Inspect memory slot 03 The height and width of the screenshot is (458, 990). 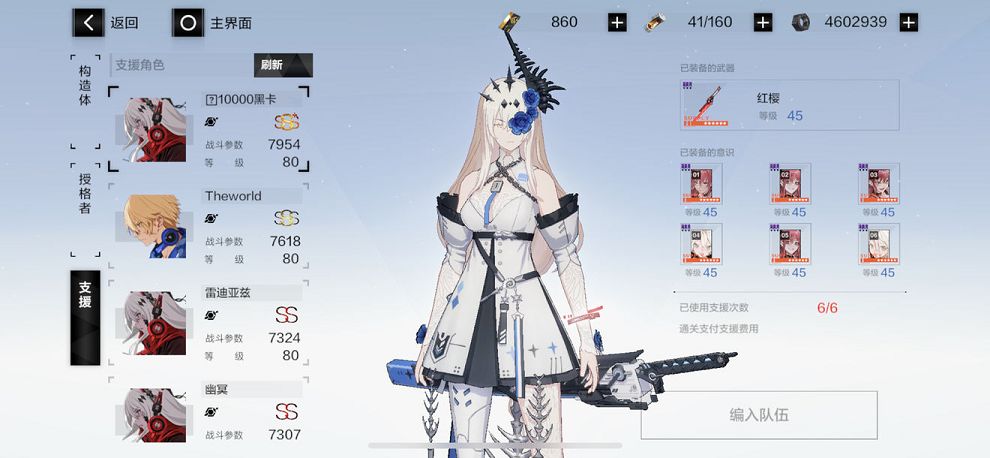click(x=878, y=184)
